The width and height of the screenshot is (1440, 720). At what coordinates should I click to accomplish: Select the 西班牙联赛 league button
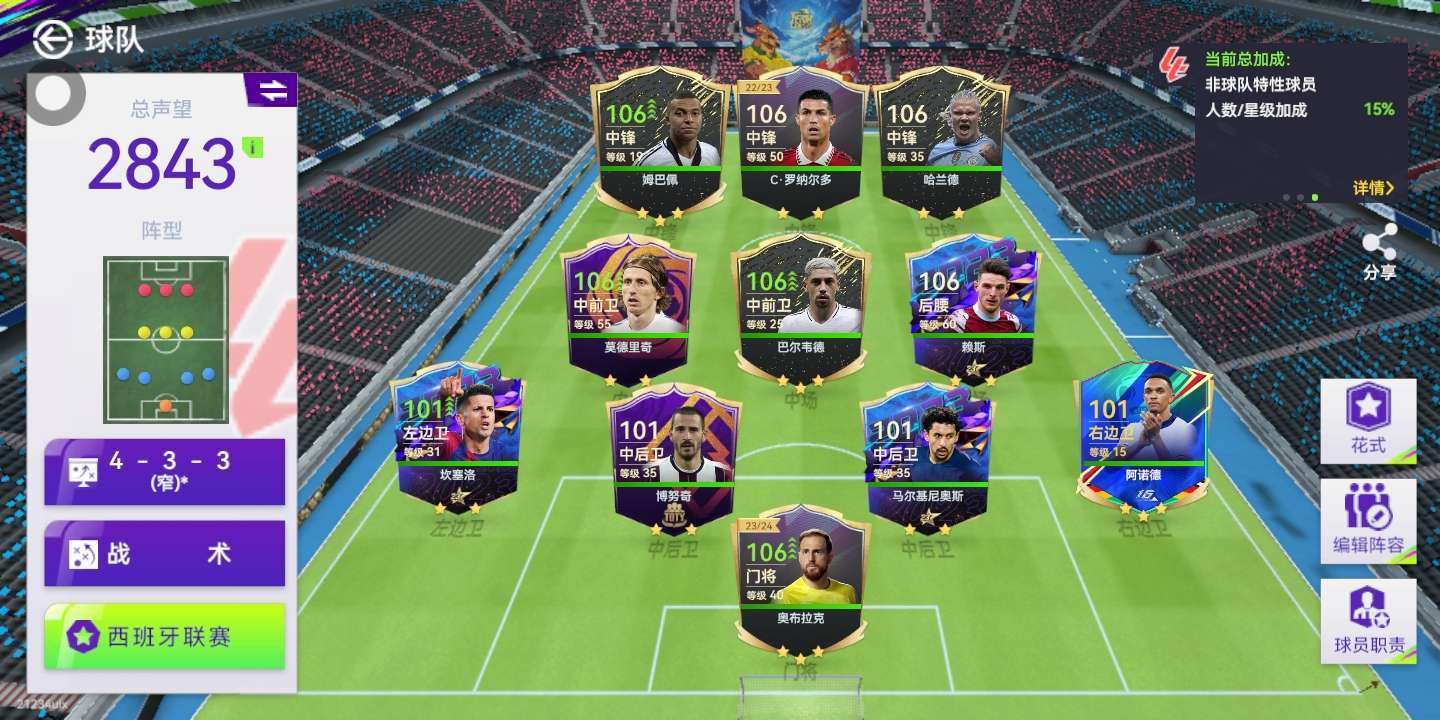coord(165,636)
